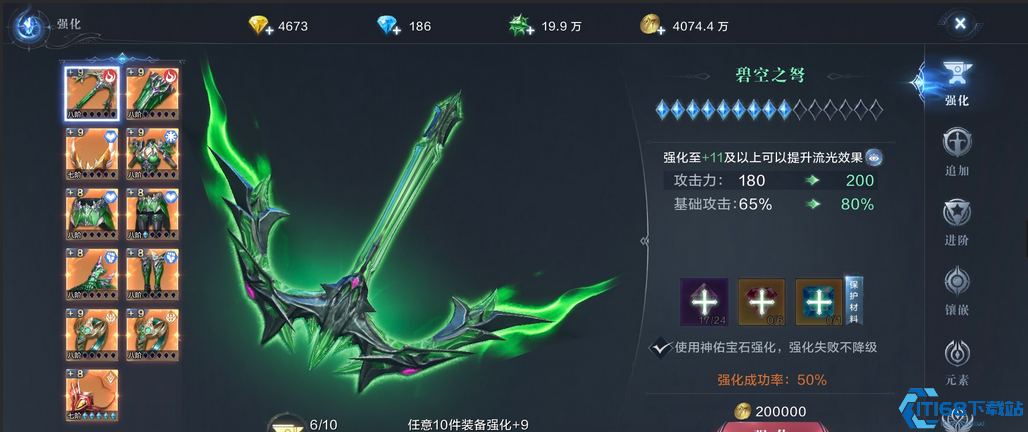Add purple gem material showing 17/24

pyautogui.click(x=704, y=302)
